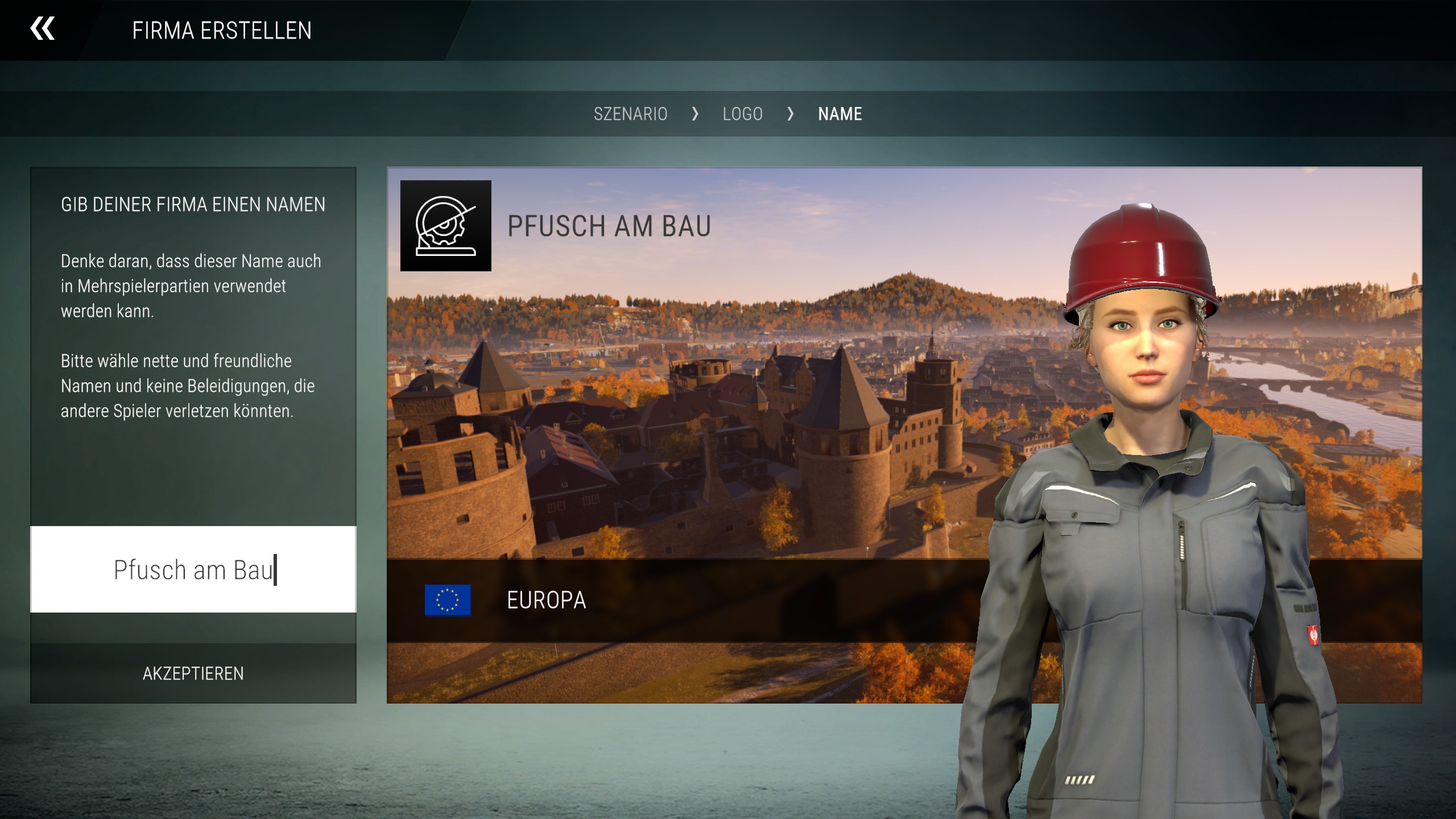Confirm the name with Akzeptieren
The height and width of the screenshot is (819, 1456).
point(193,673)
